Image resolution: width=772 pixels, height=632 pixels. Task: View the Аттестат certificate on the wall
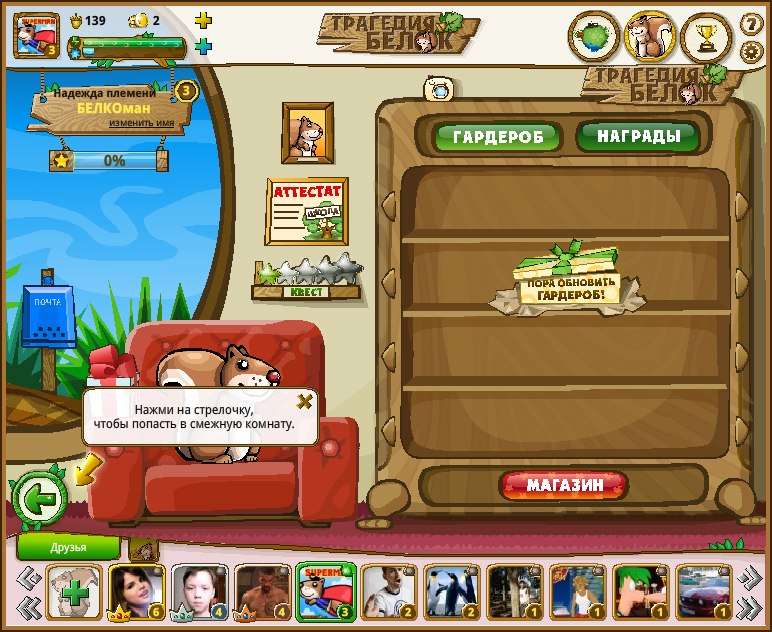coord(307,211)
